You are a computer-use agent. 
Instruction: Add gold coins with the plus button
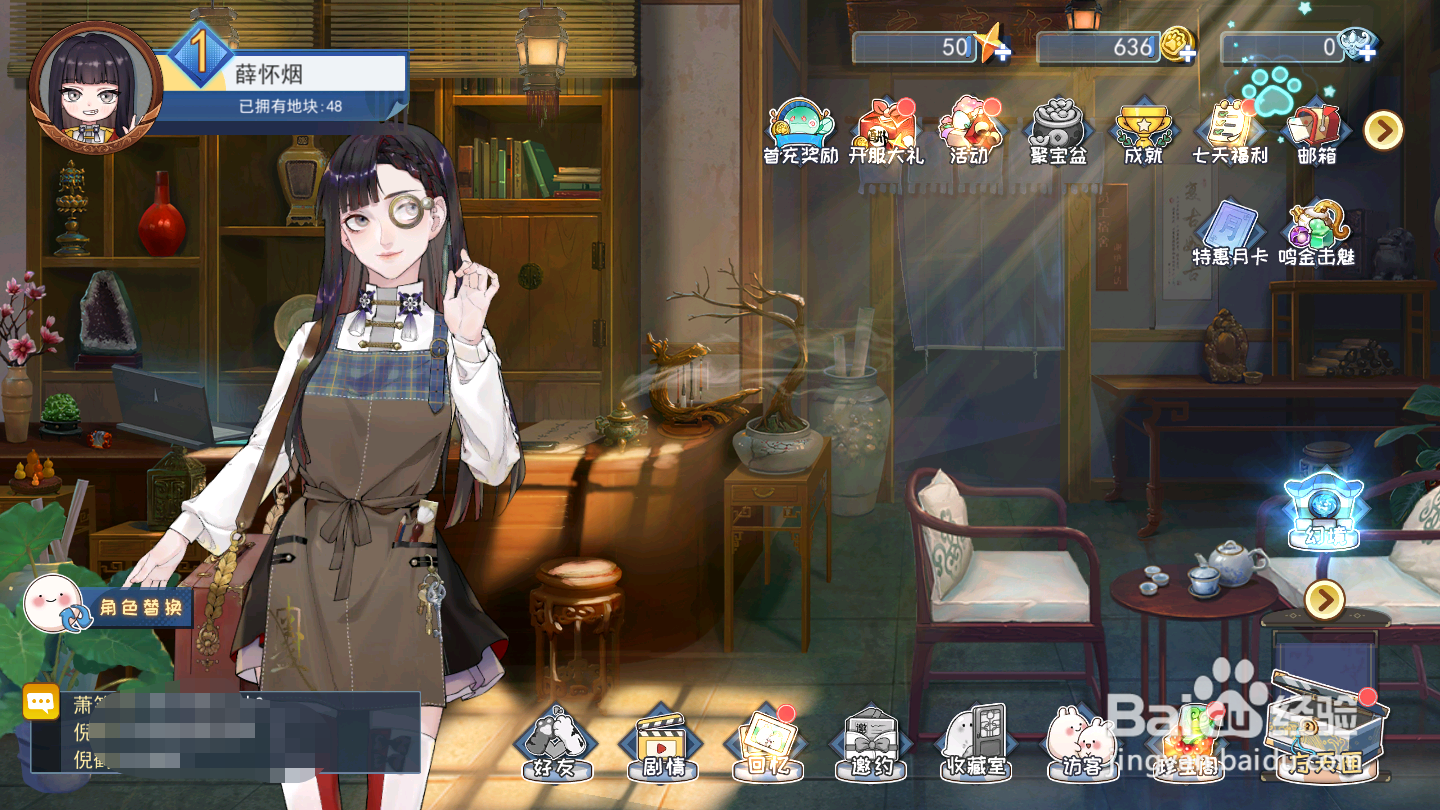pos(1187,54)
